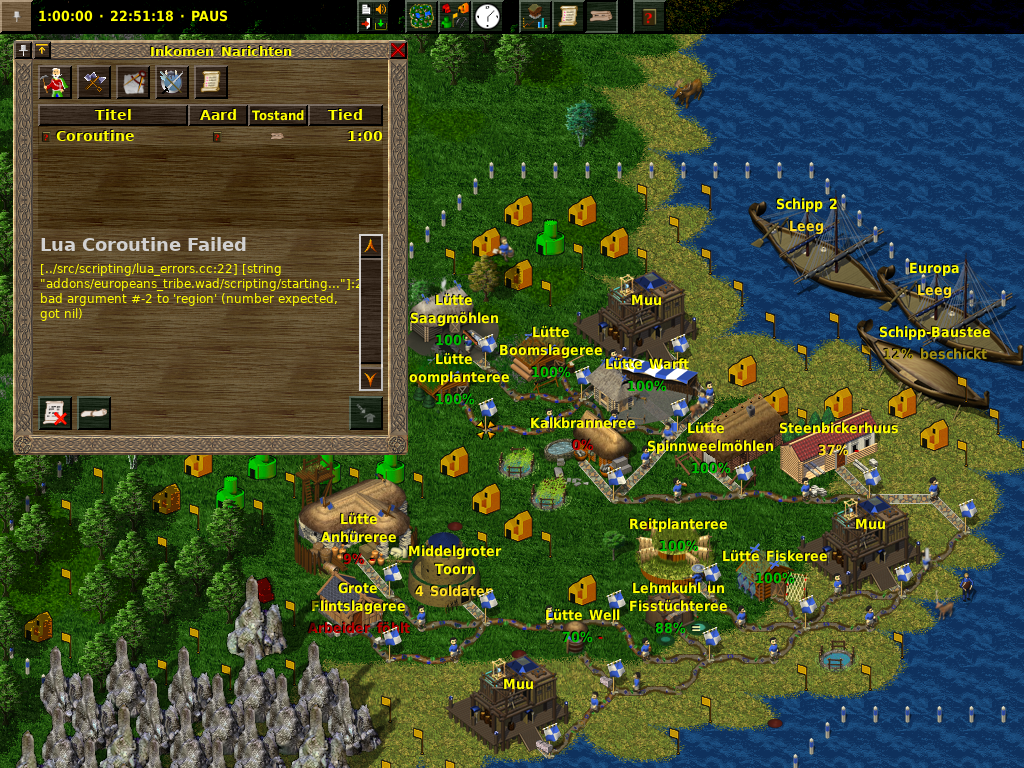
Task: Filter messages by the compass and paper icon
Action: pyautogui.click(x=133, y=82)
